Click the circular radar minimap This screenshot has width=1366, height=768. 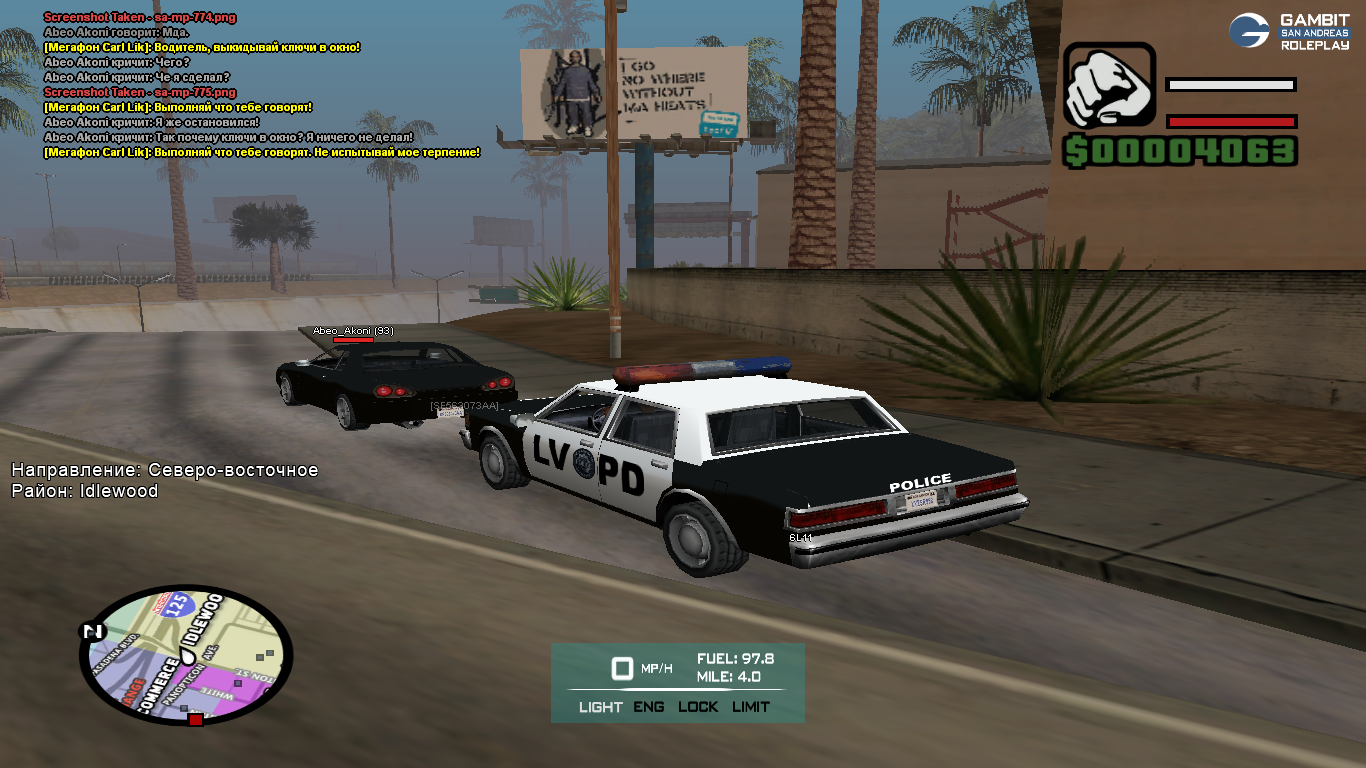coord(186,654)
